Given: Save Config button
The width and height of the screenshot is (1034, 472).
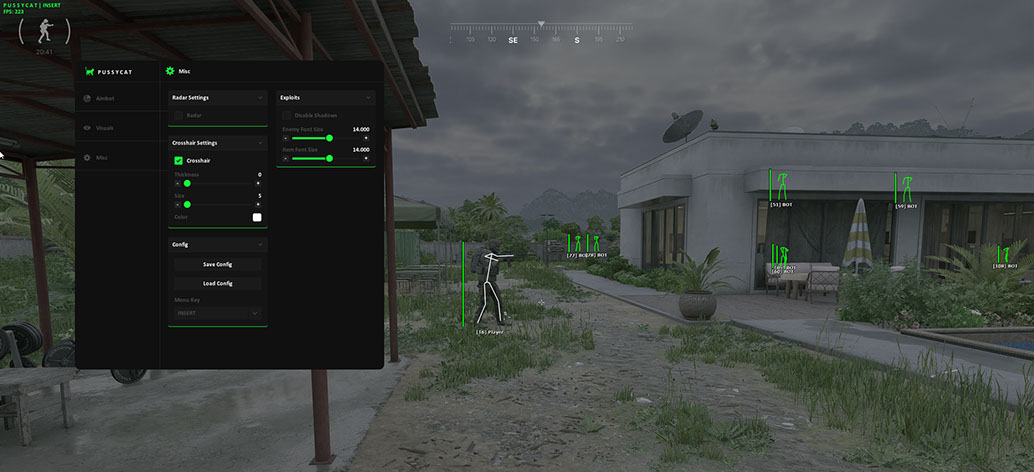Looking at the screenshot, I should 217,264.
